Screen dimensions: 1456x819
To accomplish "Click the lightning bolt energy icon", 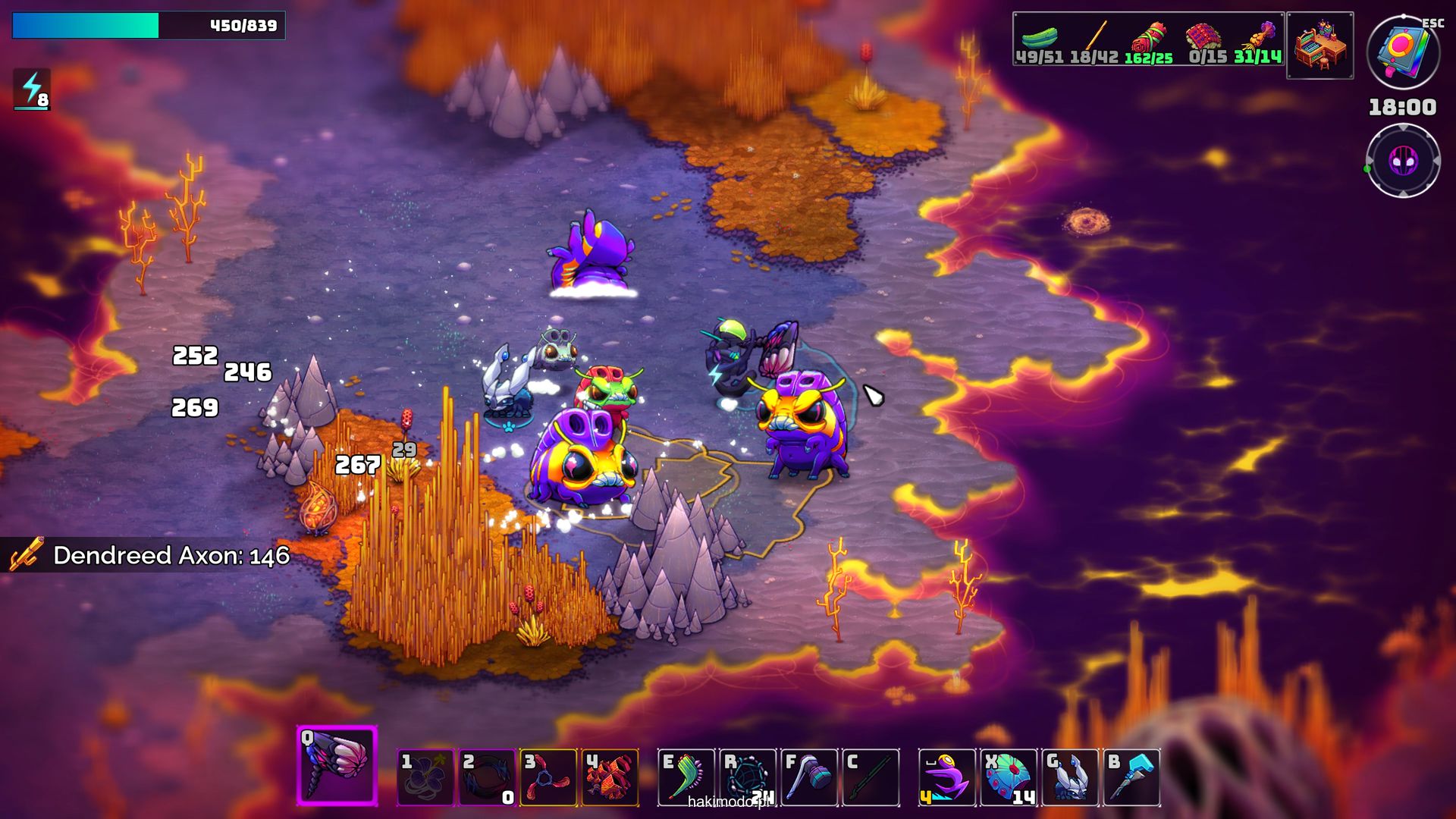I will click(x=32, y=89).
